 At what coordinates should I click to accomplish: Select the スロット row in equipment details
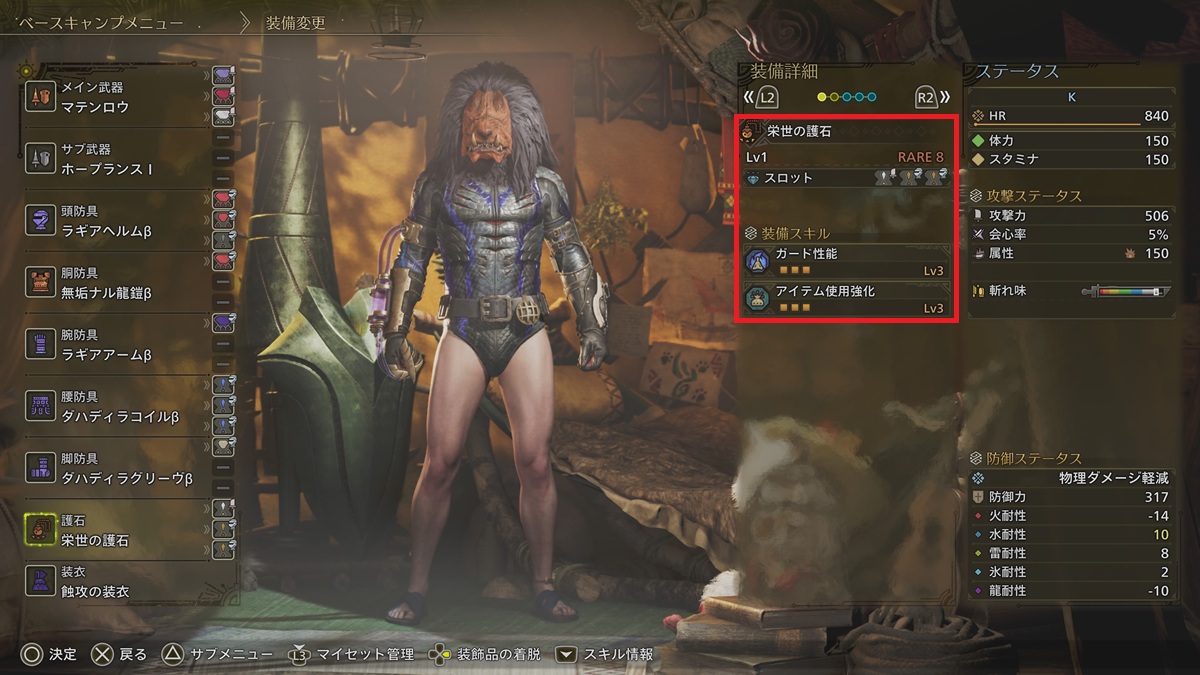845,178
